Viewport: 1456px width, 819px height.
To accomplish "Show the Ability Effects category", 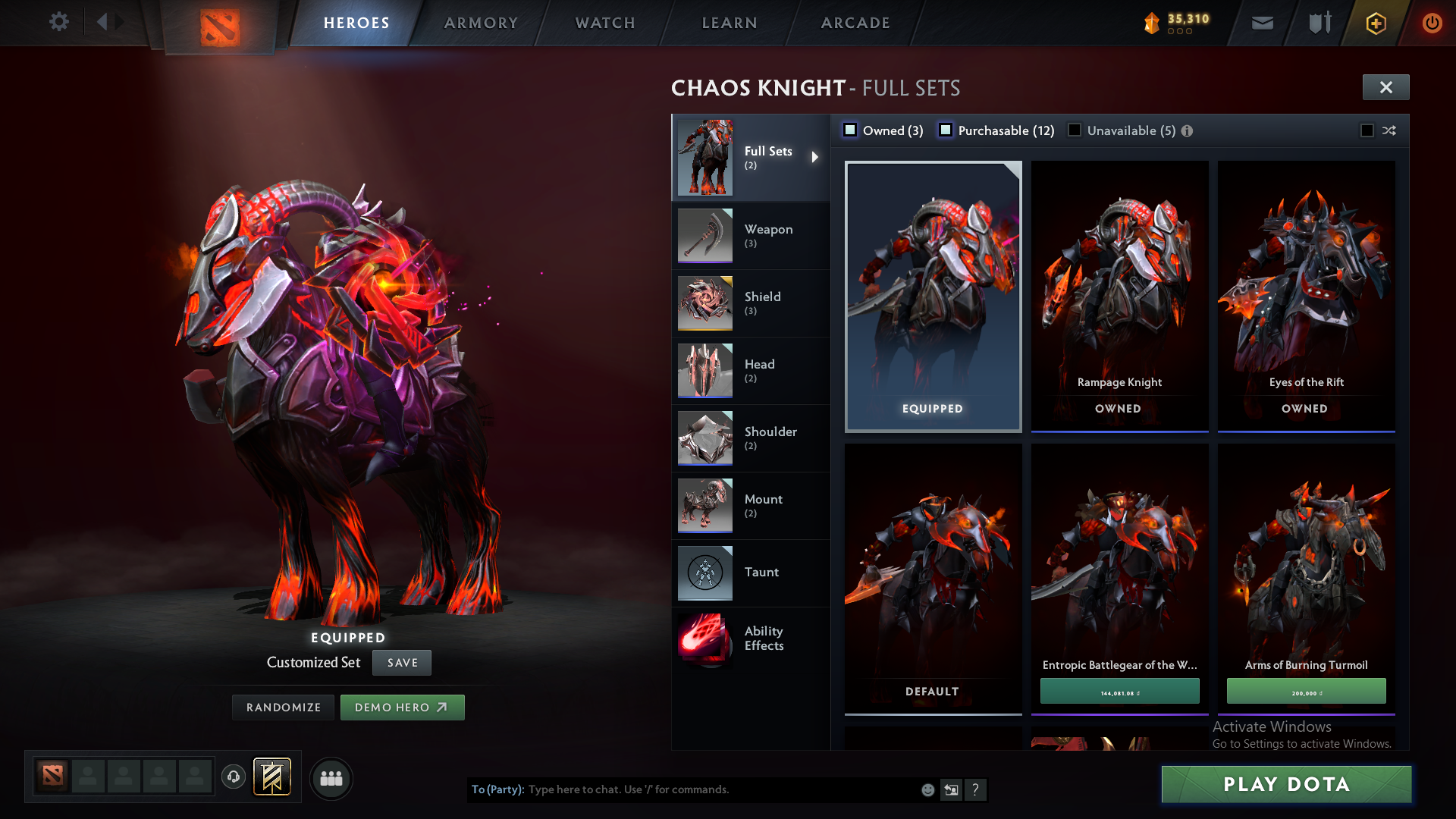I will pyautogui.click(x=750, y=639).
